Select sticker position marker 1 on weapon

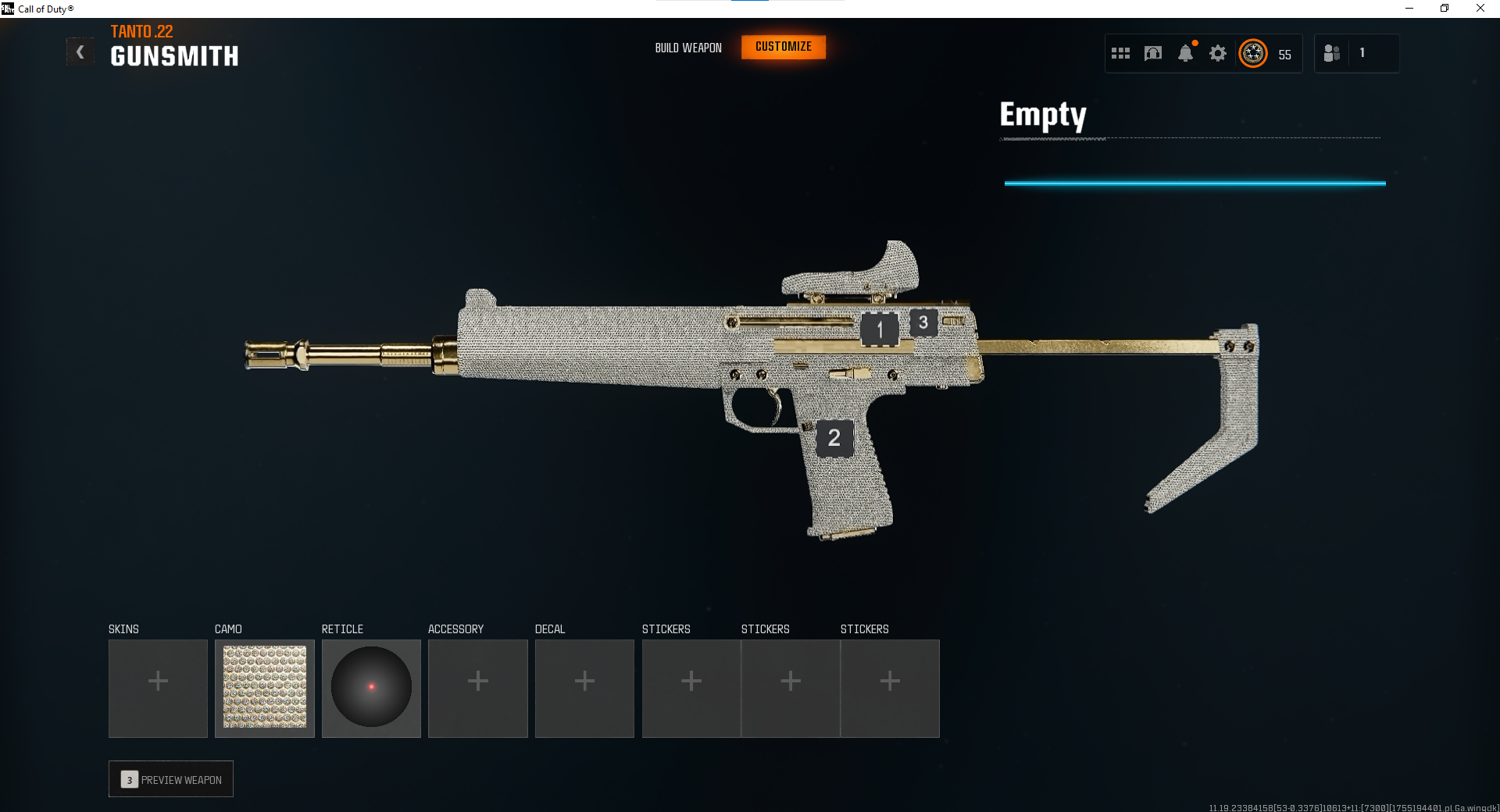[880, 329]
